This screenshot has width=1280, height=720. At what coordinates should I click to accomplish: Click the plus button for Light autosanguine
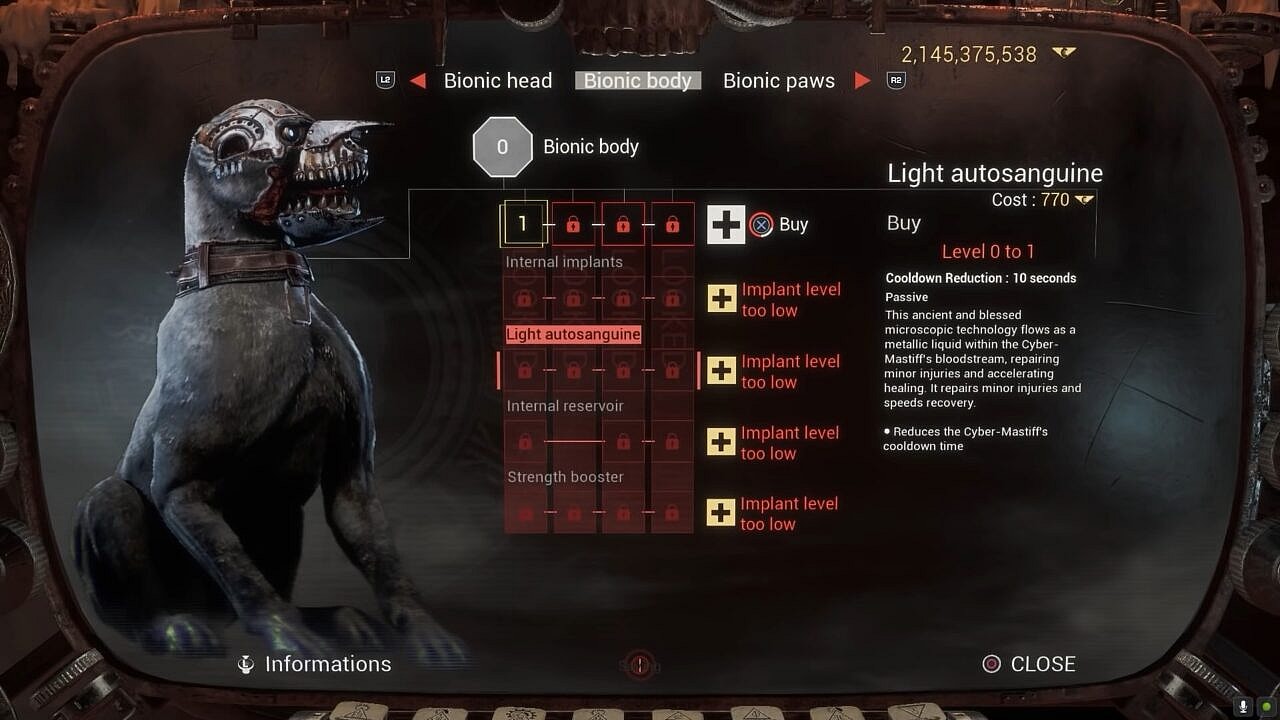pyautogui.click(x=721, y=371)
